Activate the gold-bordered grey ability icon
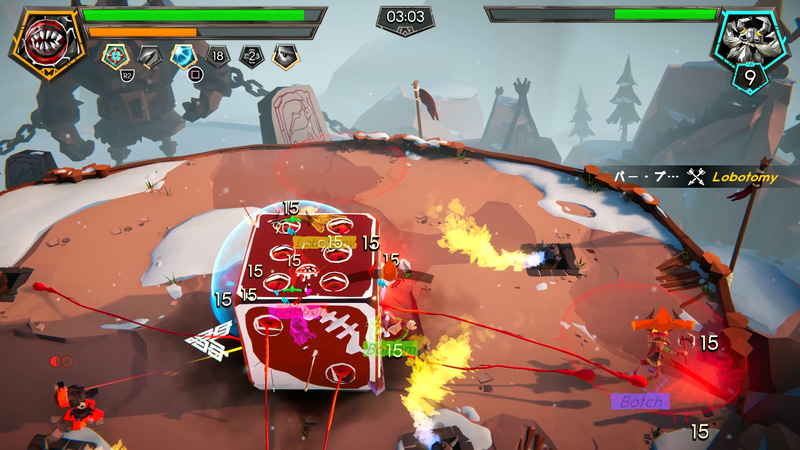This screenshot has height=450, width=800. 285,57
